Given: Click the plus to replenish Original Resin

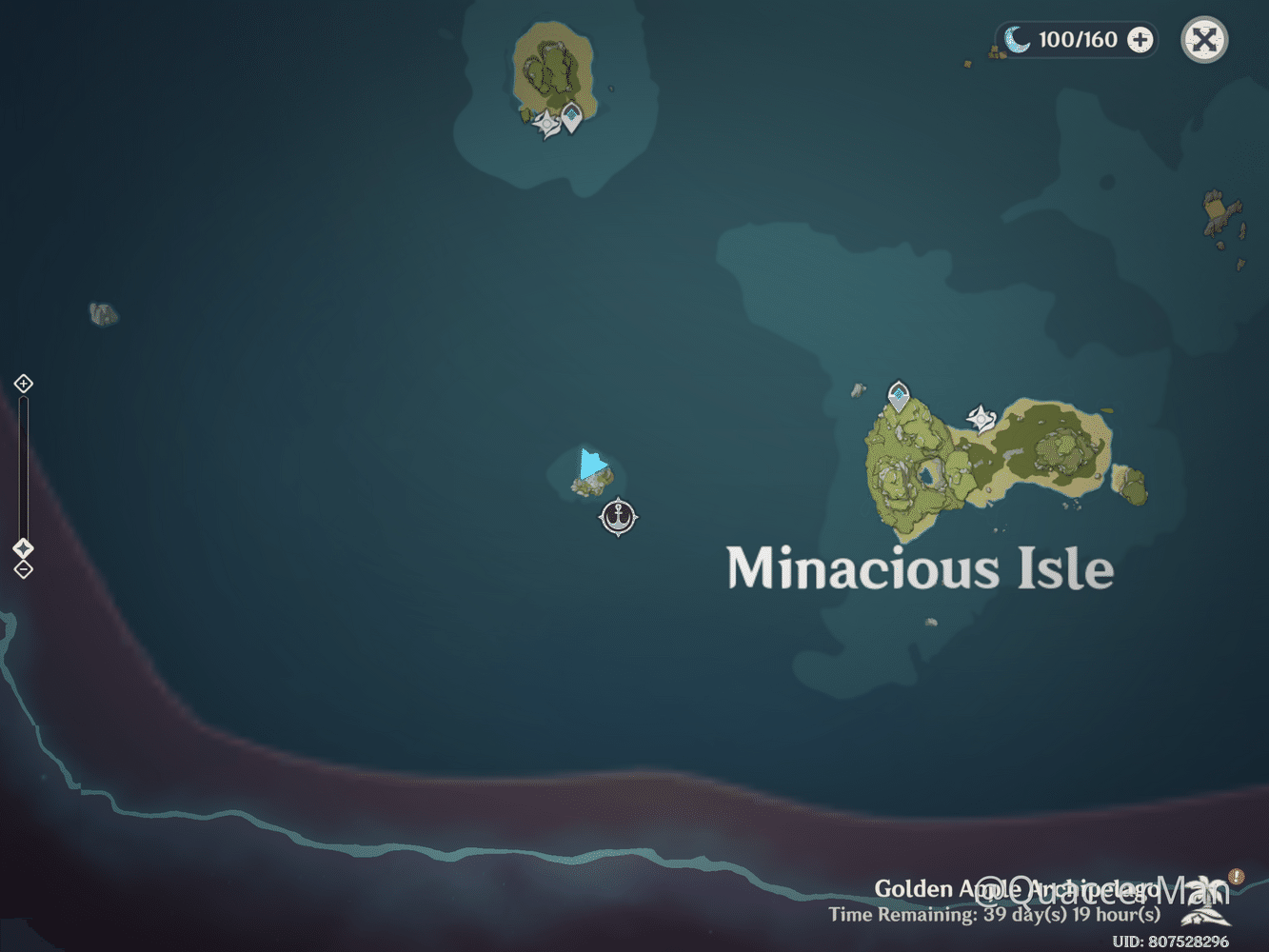Looking at the screenshot, I should point(1138,39).
